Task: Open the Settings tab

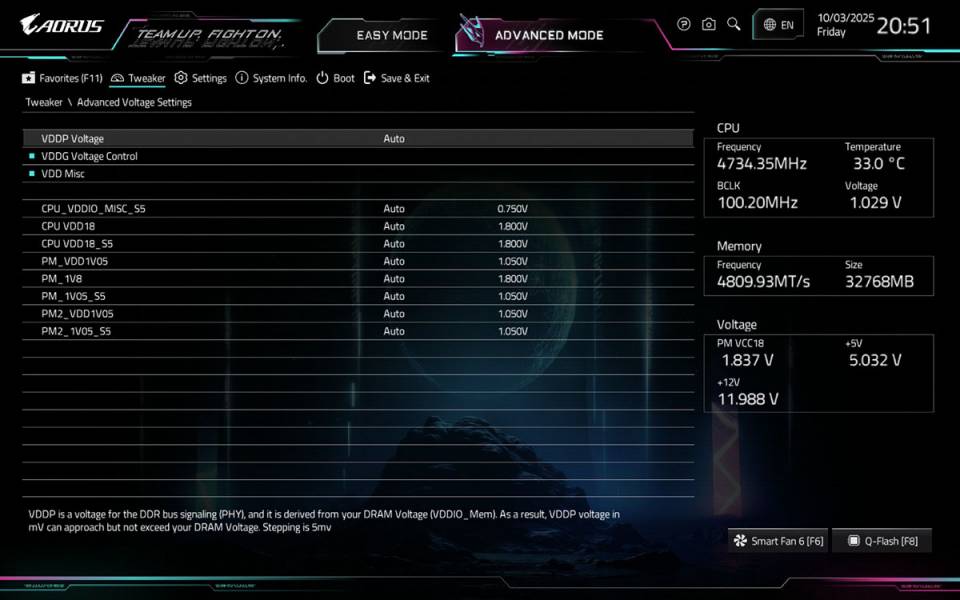Action: point(201,78)
